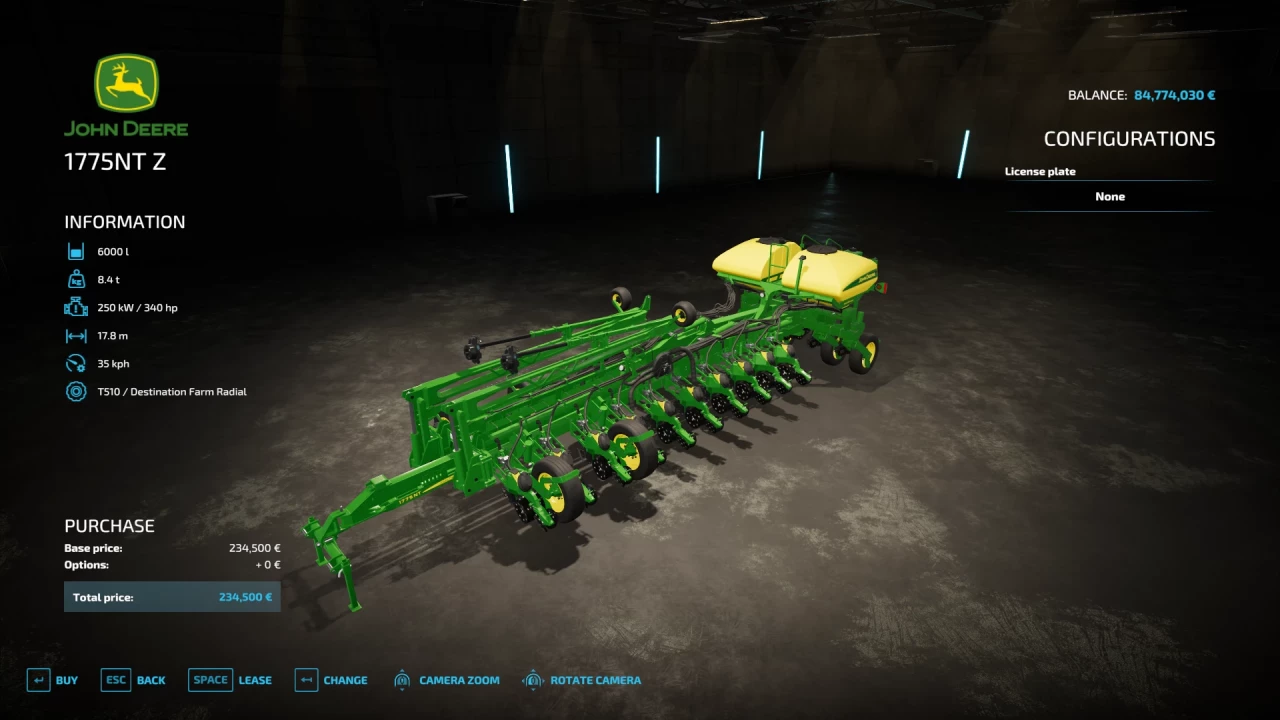Image resolution: width=1280 pixels, height=720 pixels.
Task: Click the ESC key icon beside BACK
Action: click(115, 679)
